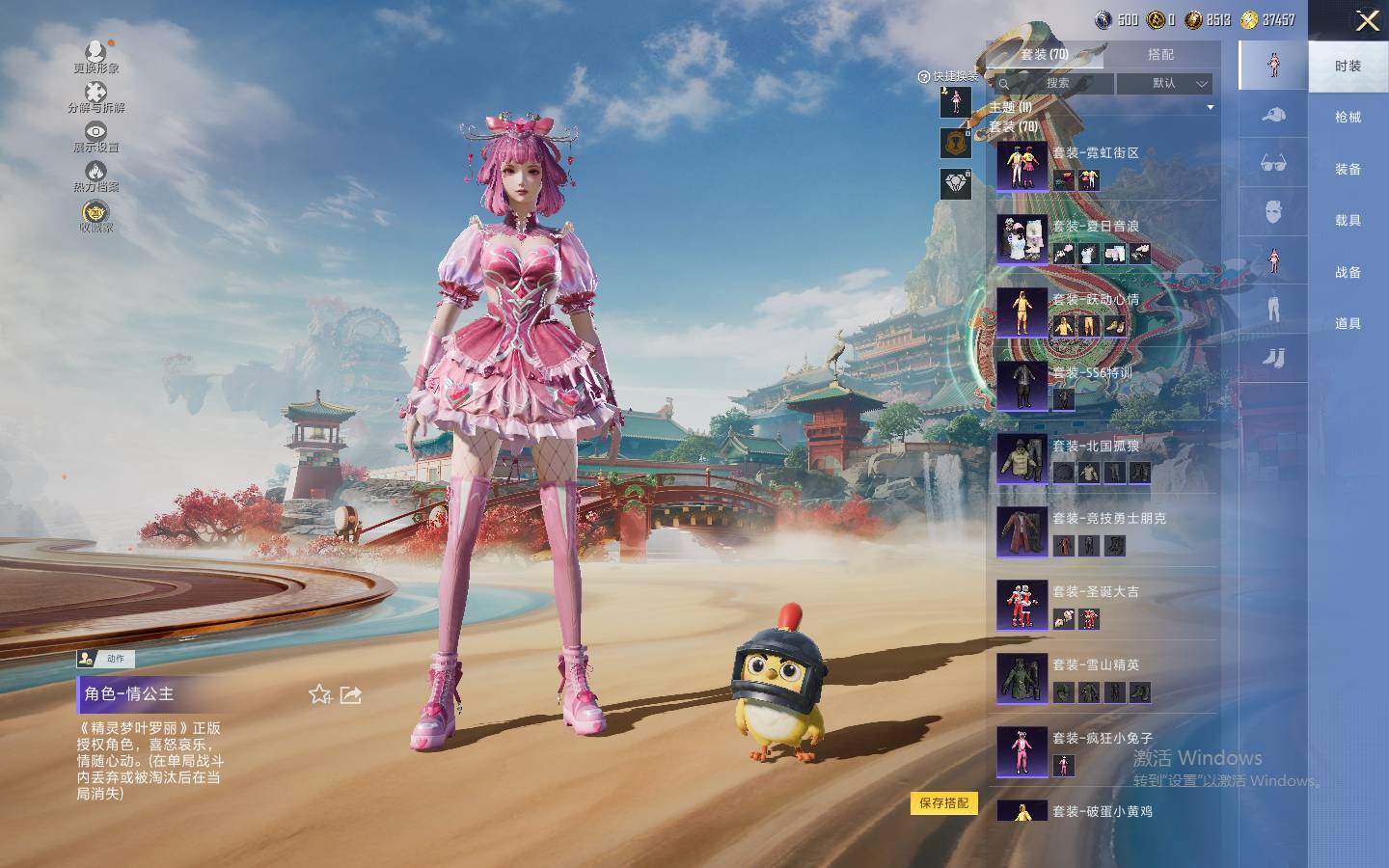Open 更换形象 to change character
The width and height of the screenshot is (1389, 868).
pyautogui.click(x=95, y=56)
